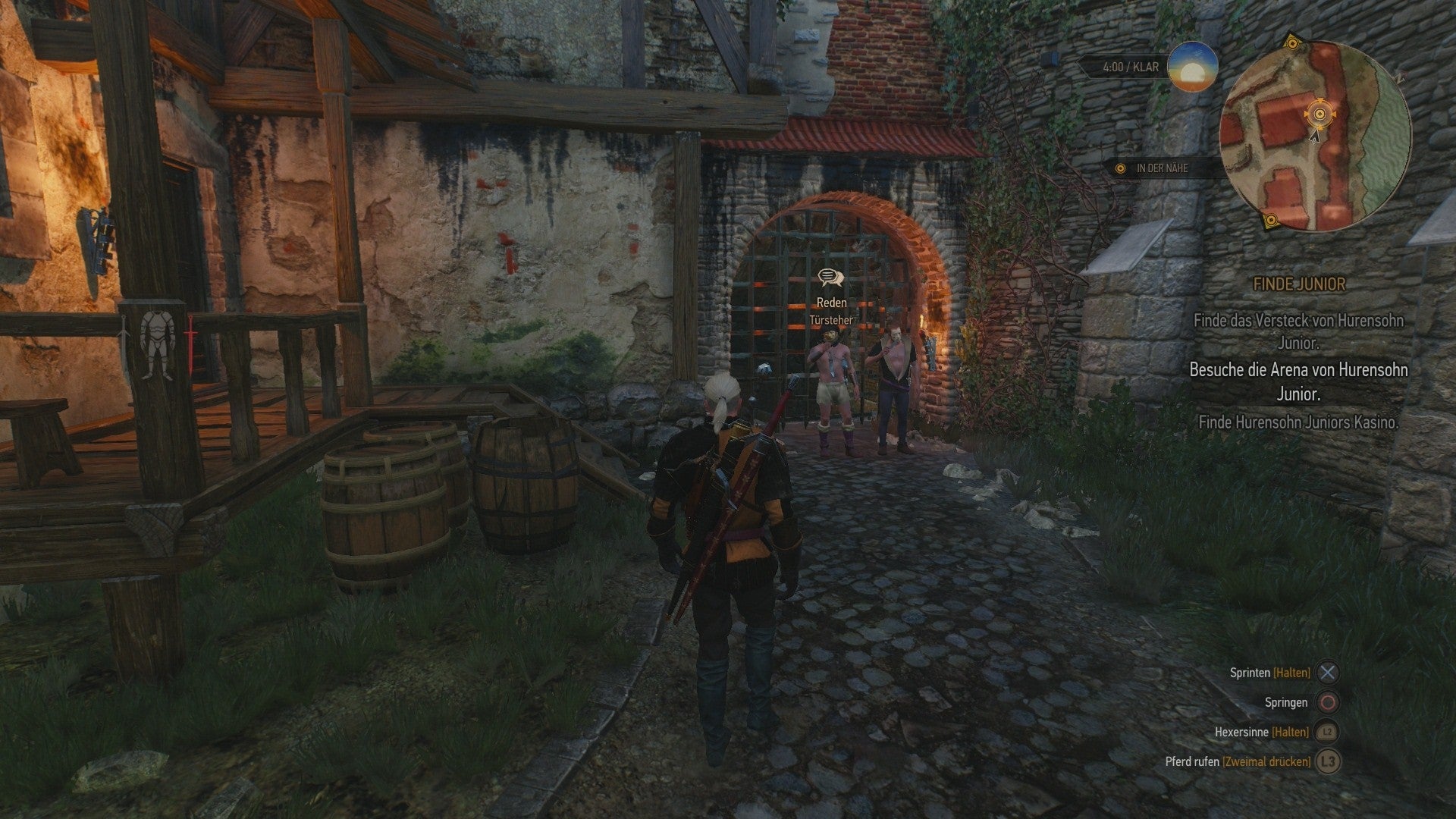Viewport: 1456px width, 819px height.
Task: Open the 4:00 / KLAR time display
Action: pyautogui.click(x=1130, y=66)
